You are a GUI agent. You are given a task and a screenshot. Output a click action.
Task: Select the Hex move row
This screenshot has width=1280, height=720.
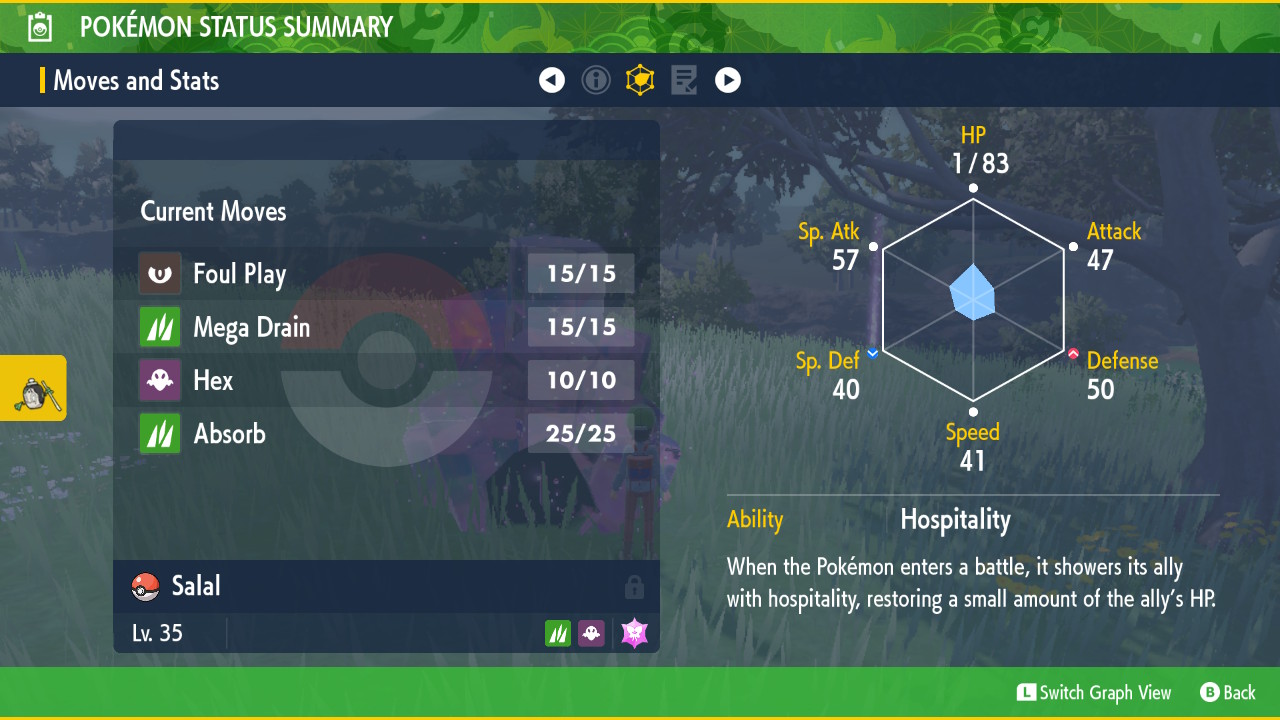386,380
